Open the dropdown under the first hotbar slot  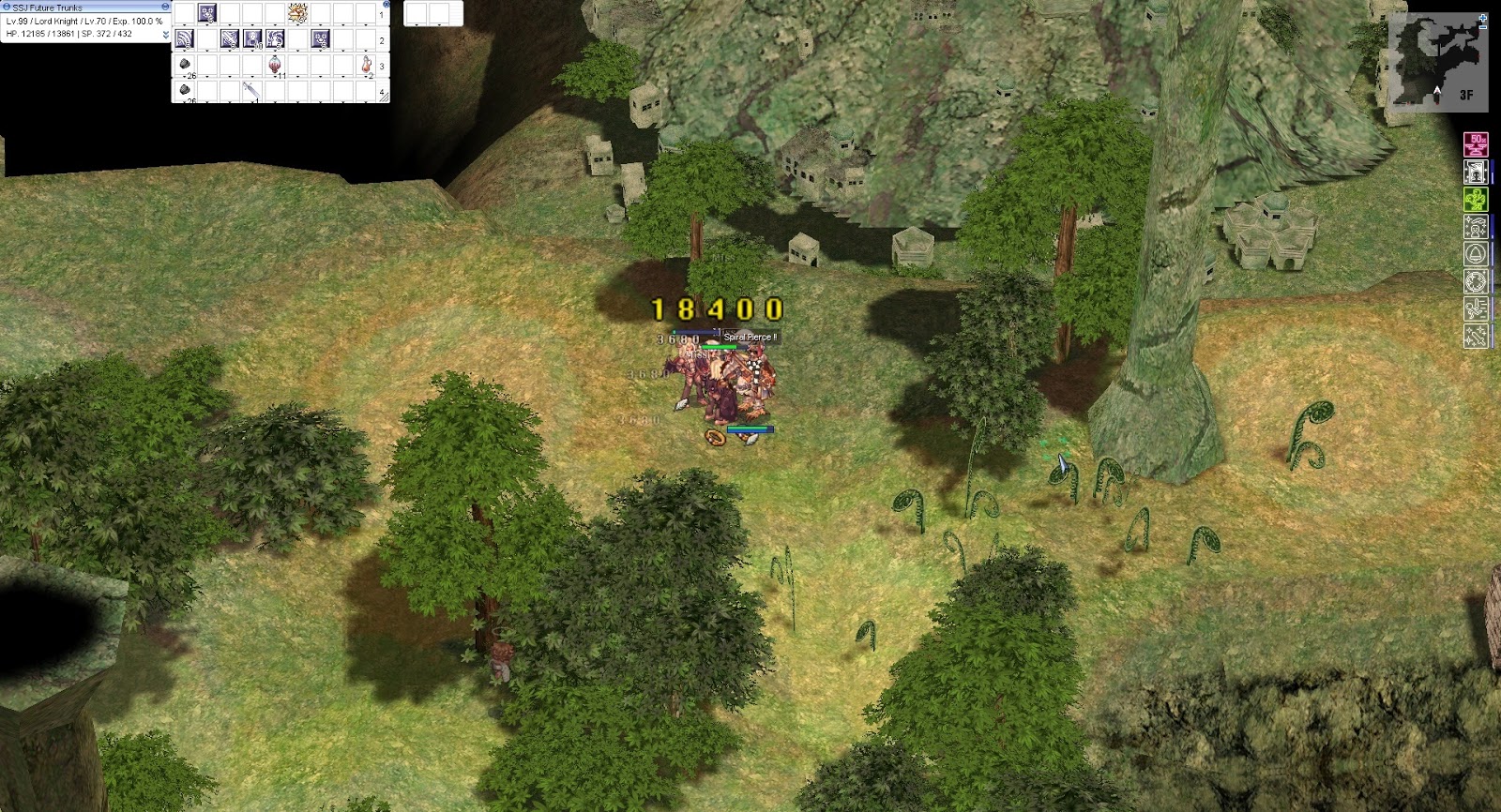(x=184, y=24)
